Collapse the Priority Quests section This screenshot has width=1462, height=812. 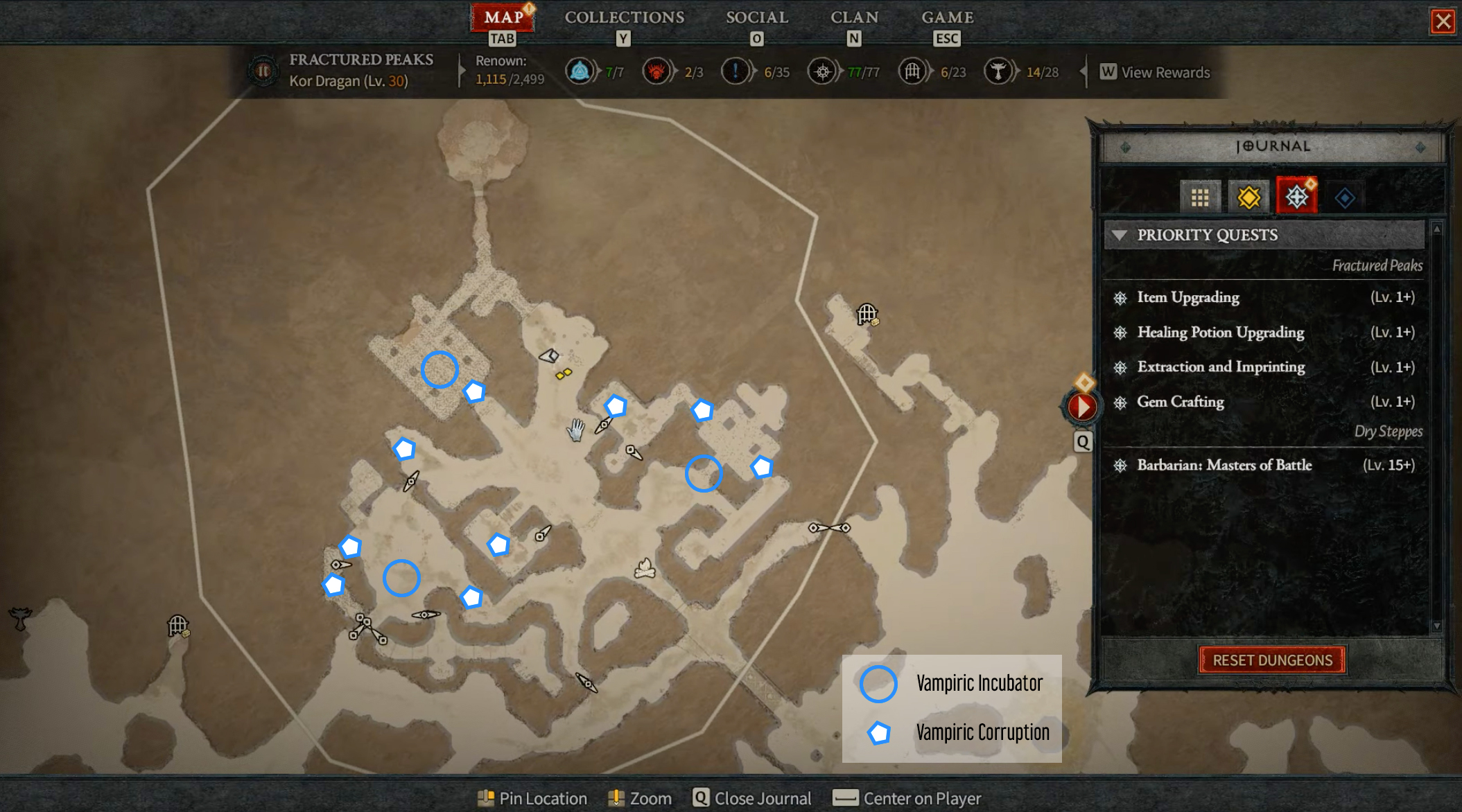(x=1119, y=235)
